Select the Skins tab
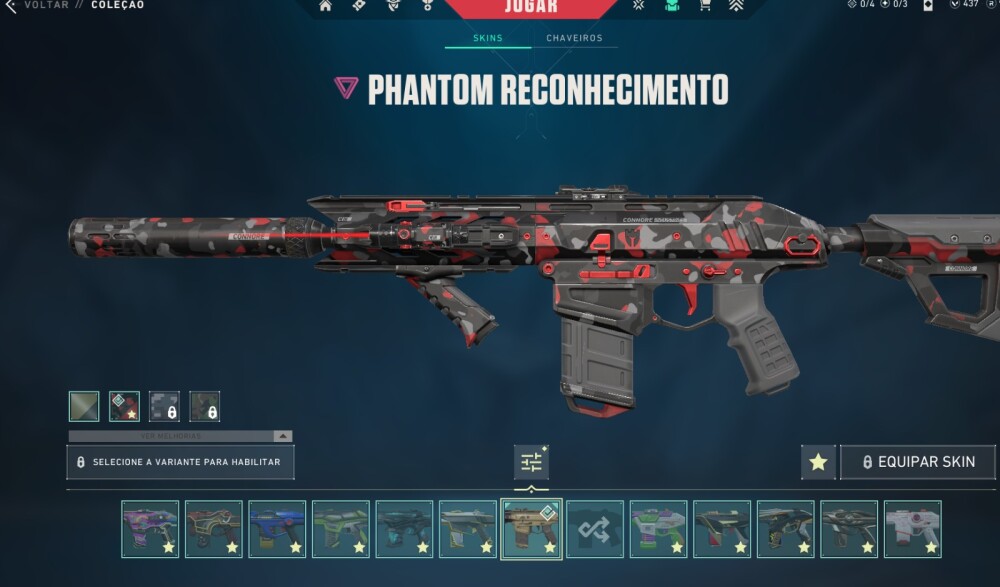The width and height of the screenshot is (1000, 587). 488,39
